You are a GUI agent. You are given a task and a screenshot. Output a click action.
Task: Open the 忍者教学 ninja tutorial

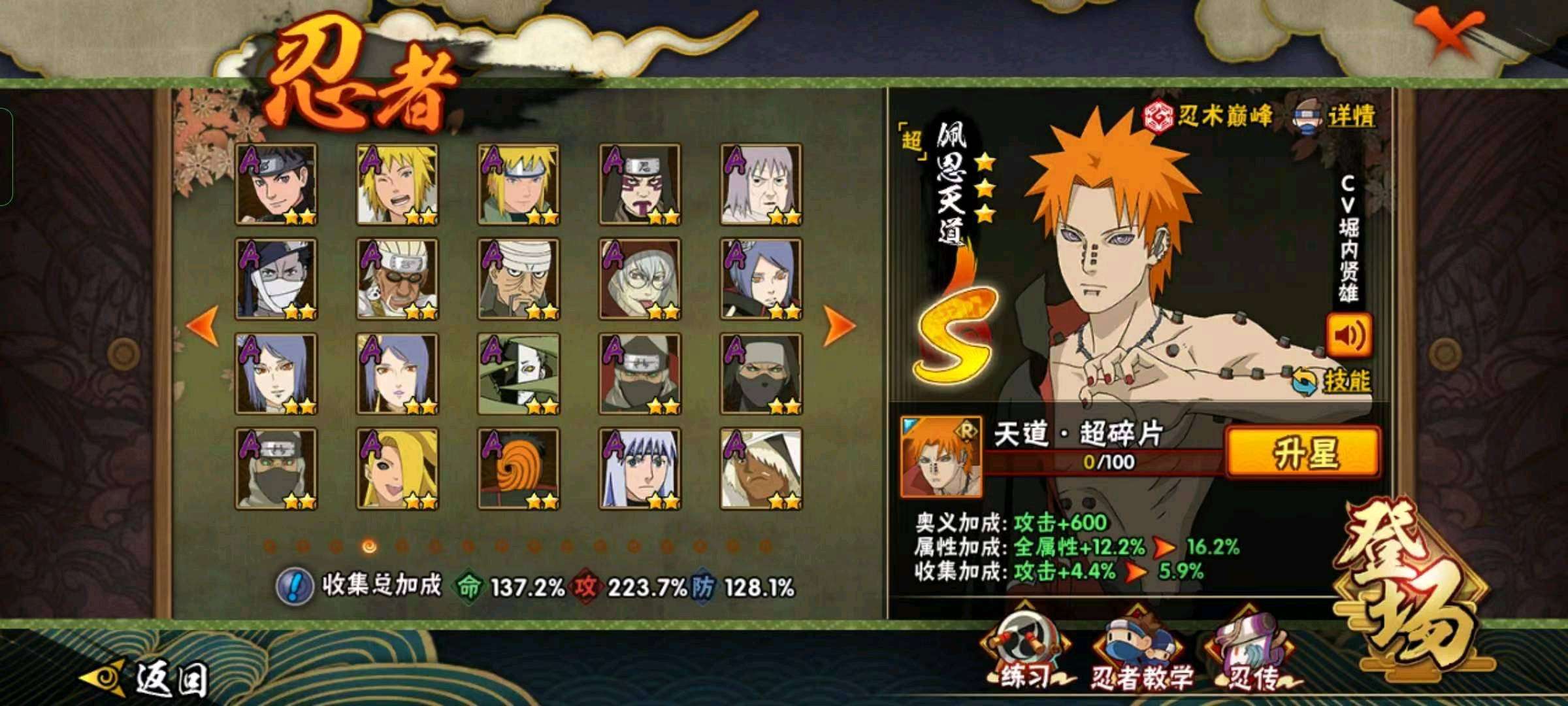(1141, 654)
